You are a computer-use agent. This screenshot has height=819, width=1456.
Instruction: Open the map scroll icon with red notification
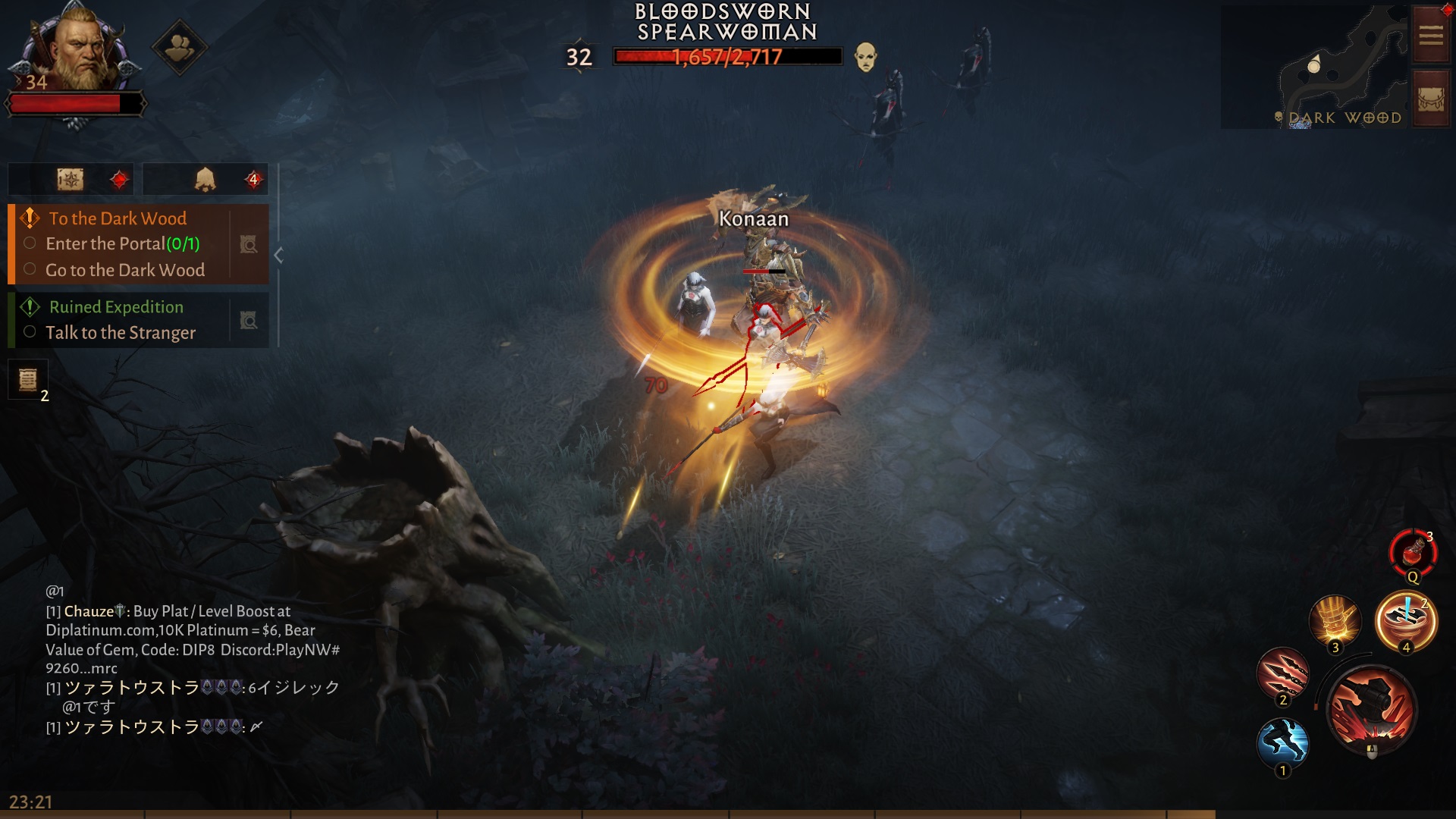71,179
